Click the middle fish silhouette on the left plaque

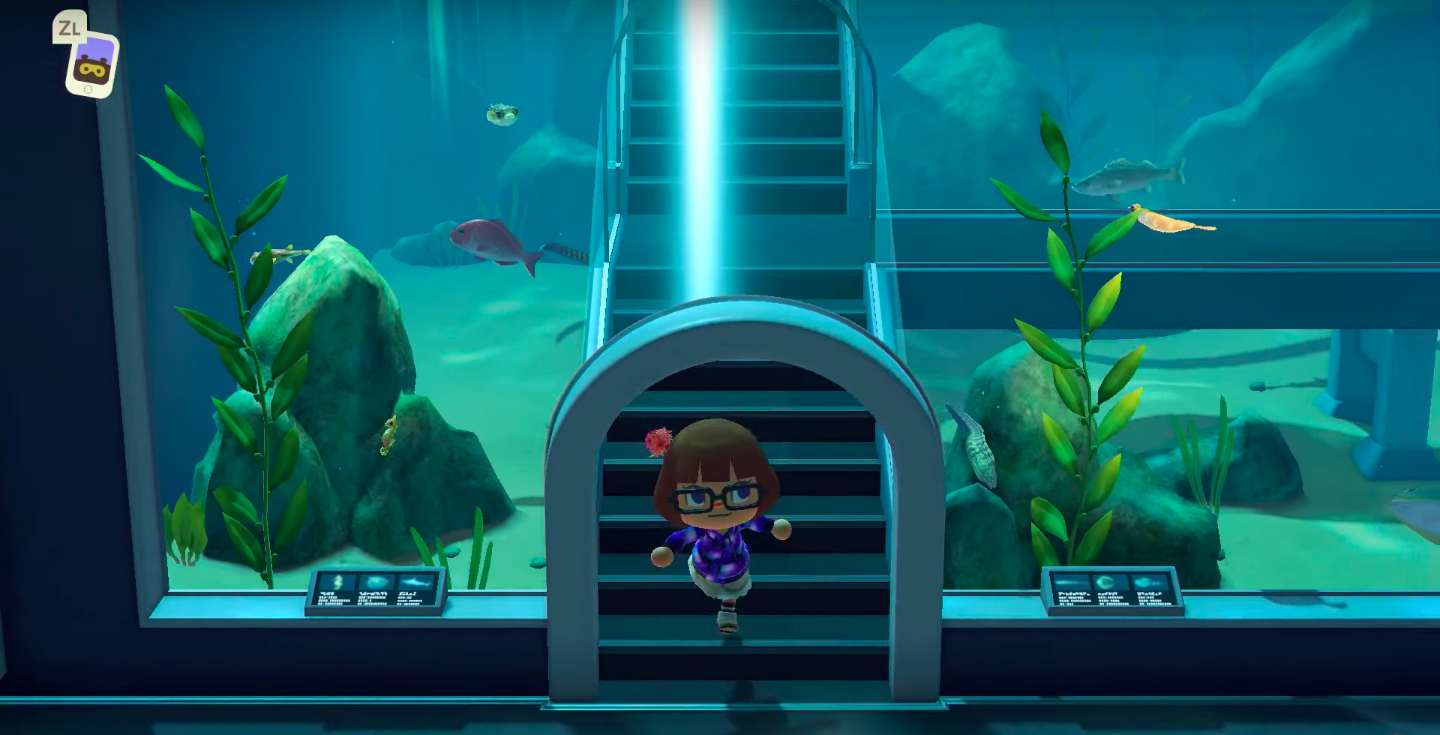(x=376, y=582)
